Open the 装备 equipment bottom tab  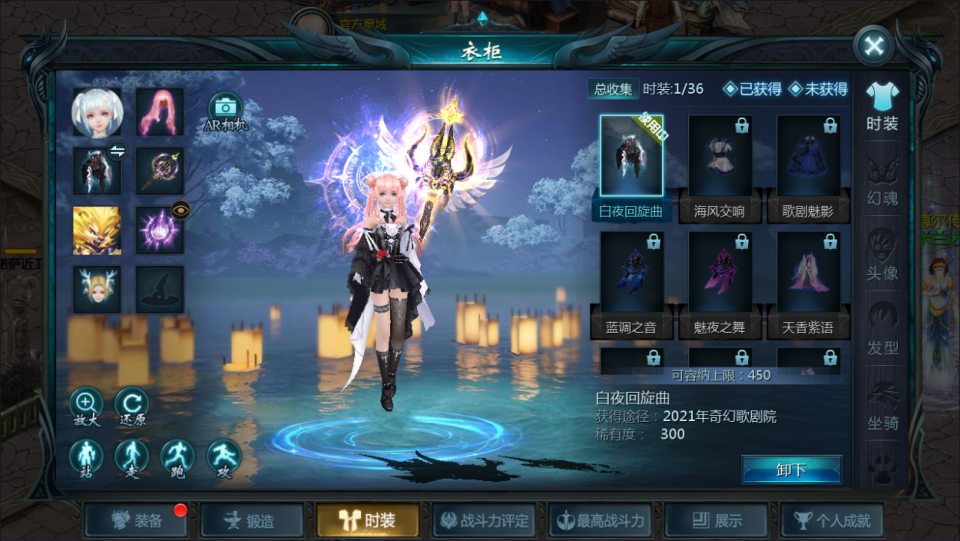(138, 520)
